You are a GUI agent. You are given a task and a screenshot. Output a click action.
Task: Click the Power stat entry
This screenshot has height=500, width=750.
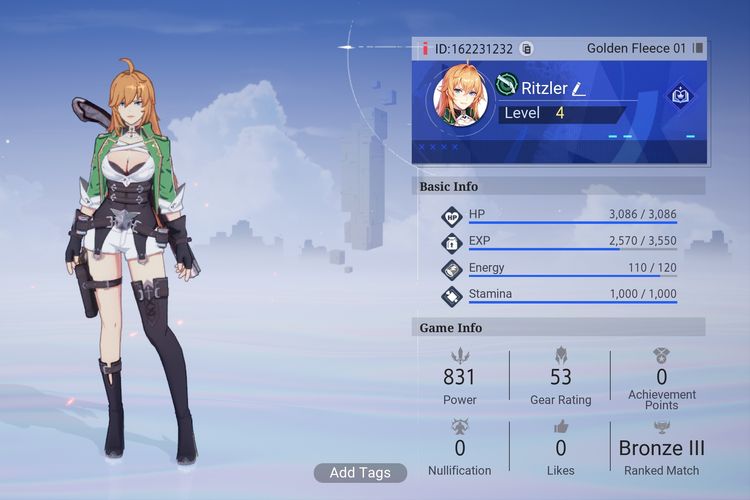pos(459,377)
